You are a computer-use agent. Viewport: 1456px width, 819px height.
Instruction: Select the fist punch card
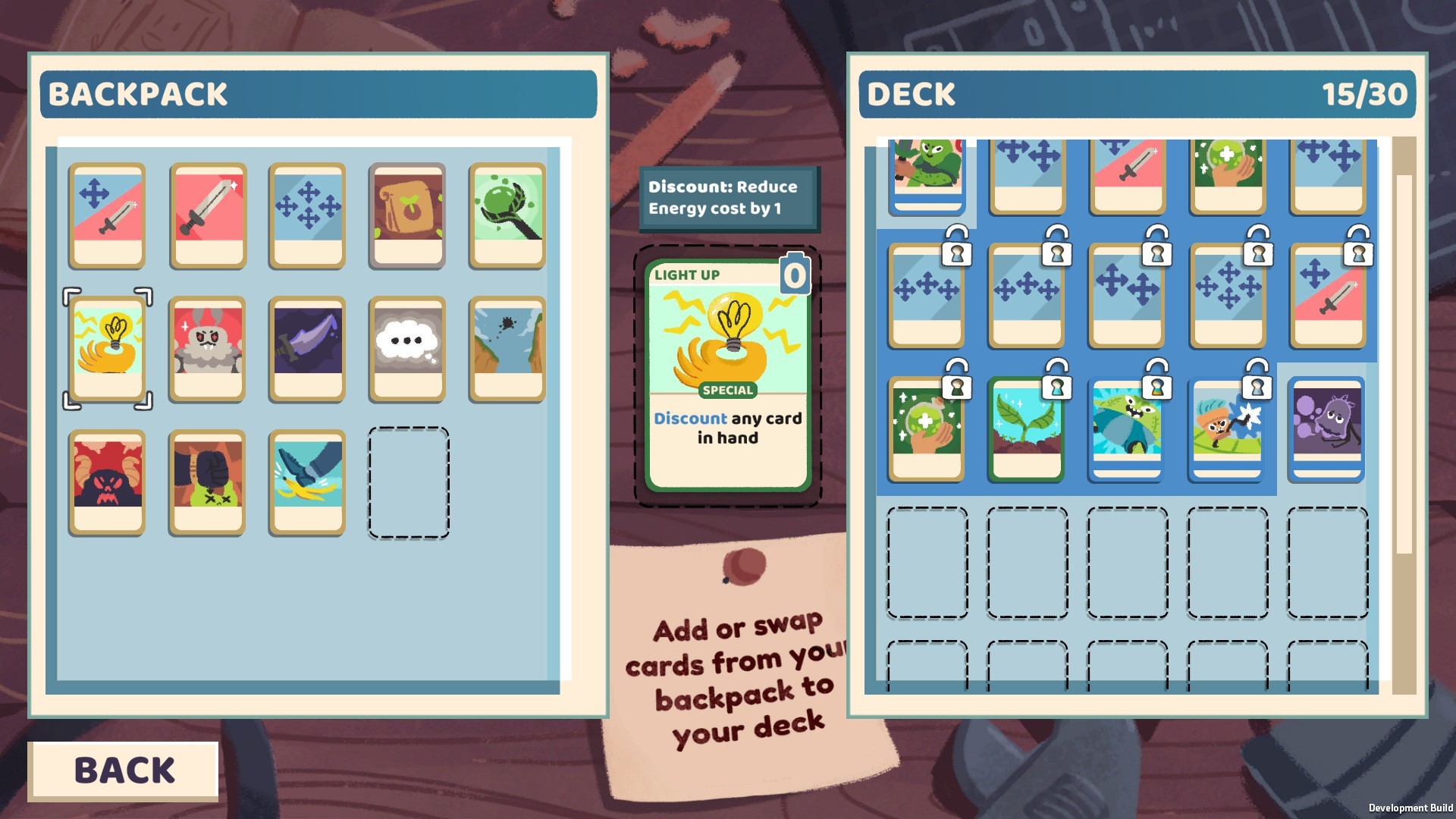[x=207, y=480]
